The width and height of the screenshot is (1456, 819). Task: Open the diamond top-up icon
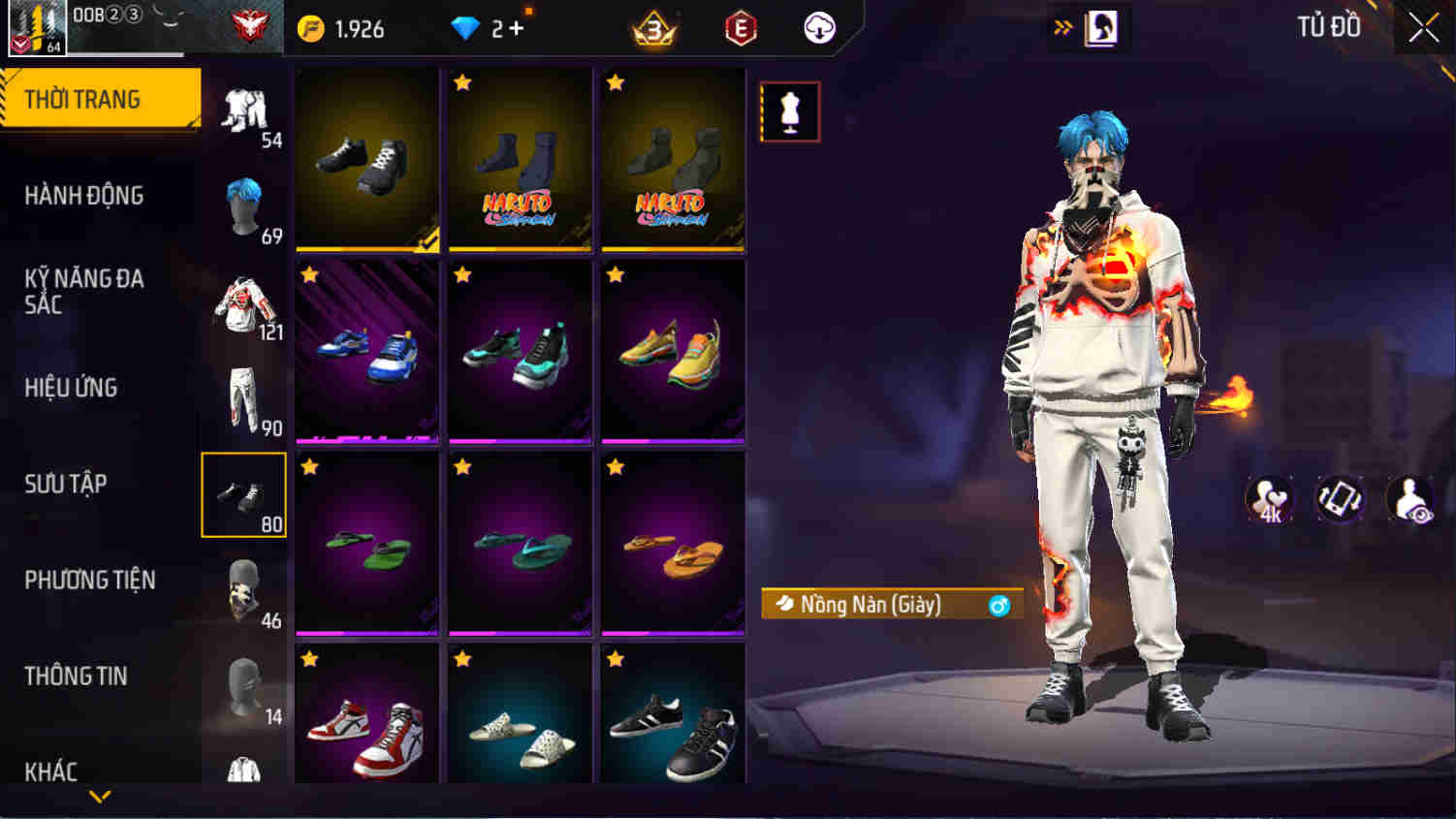(466, 28)
